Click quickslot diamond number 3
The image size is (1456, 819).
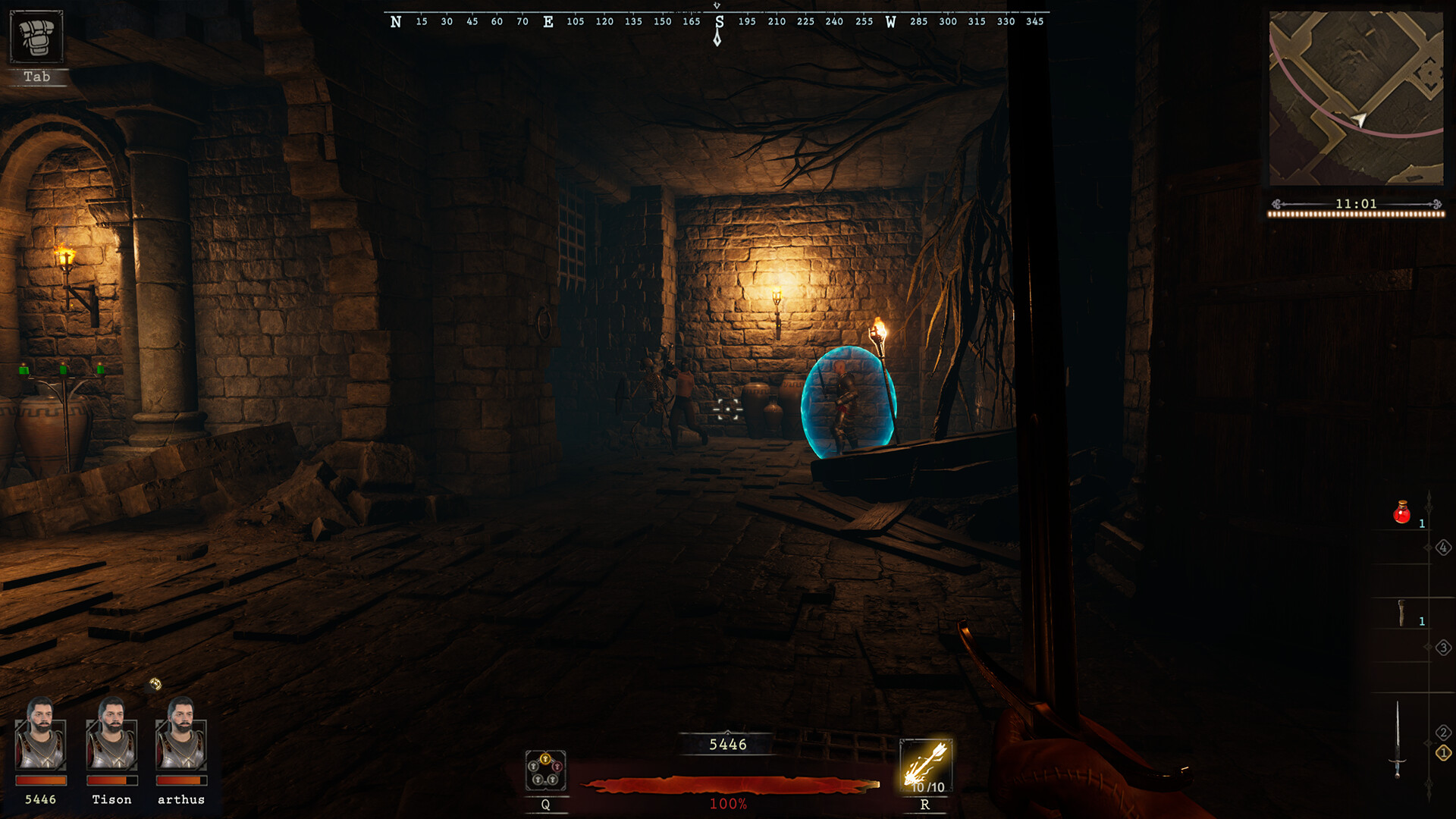coord(1445,646)
